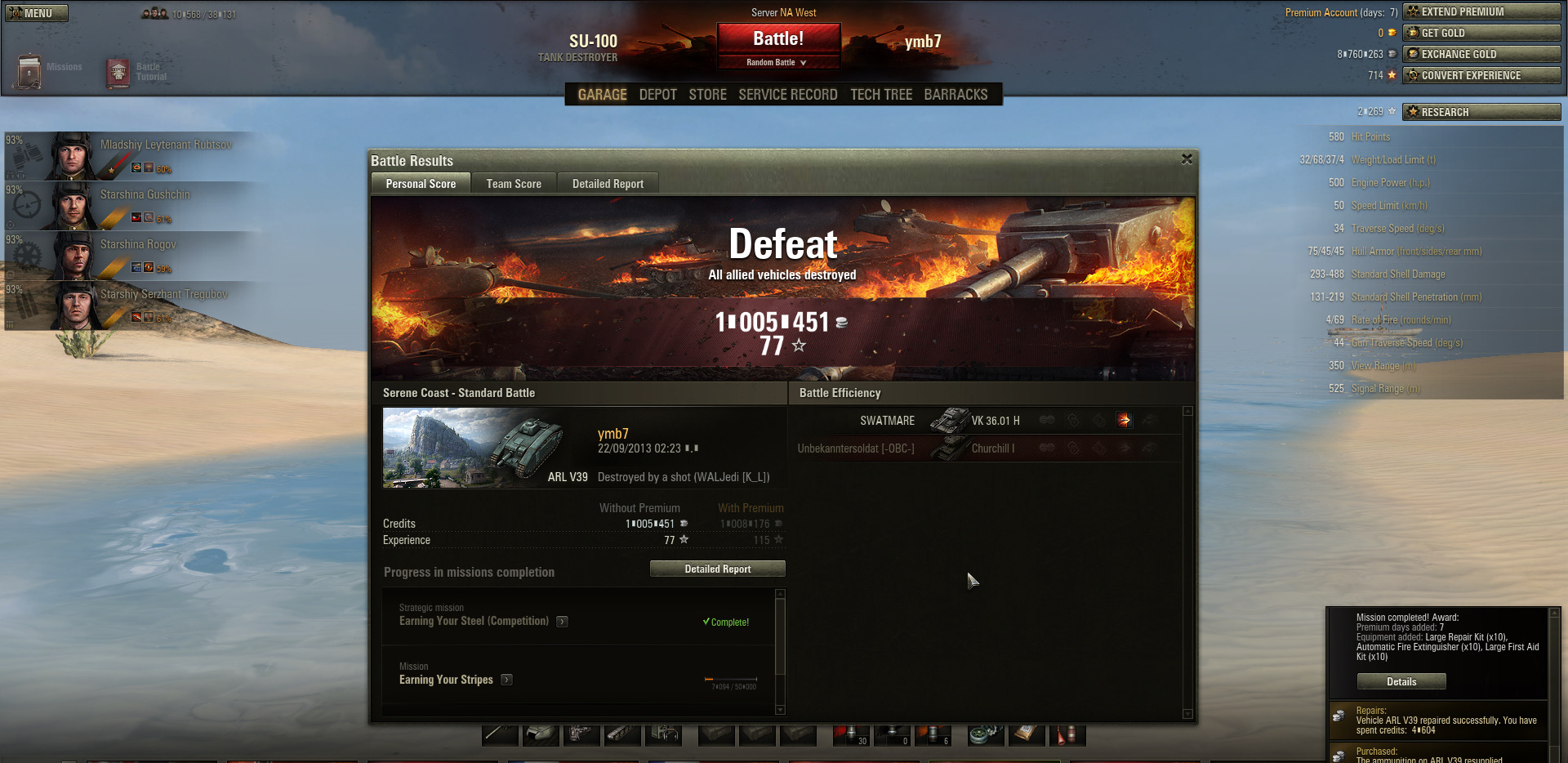Open the Missions icon near top left
Viewport: 1568px width, 763px height.
point(31,70)
